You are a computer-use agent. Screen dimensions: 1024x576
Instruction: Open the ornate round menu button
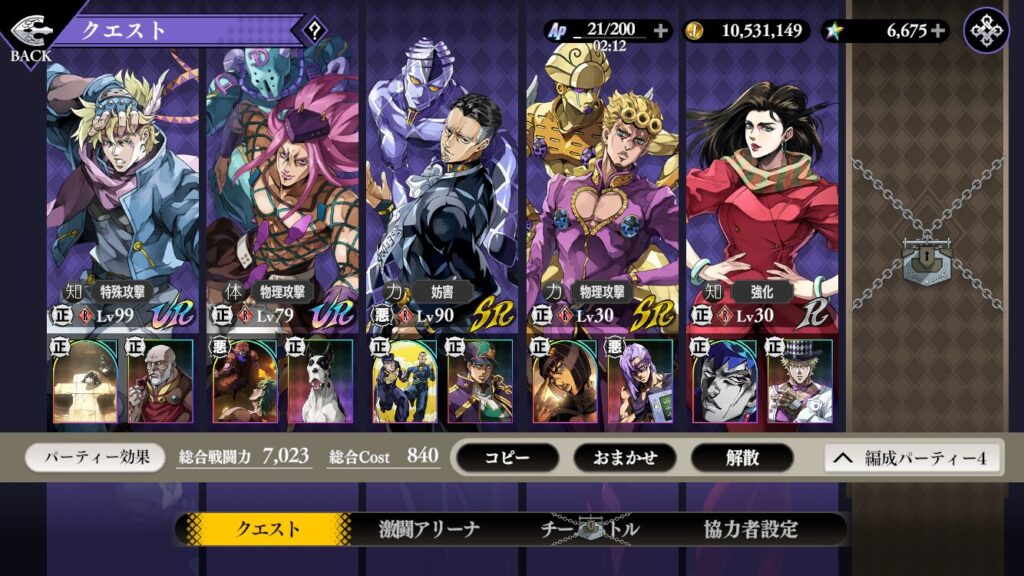click(x=986, y=30)
